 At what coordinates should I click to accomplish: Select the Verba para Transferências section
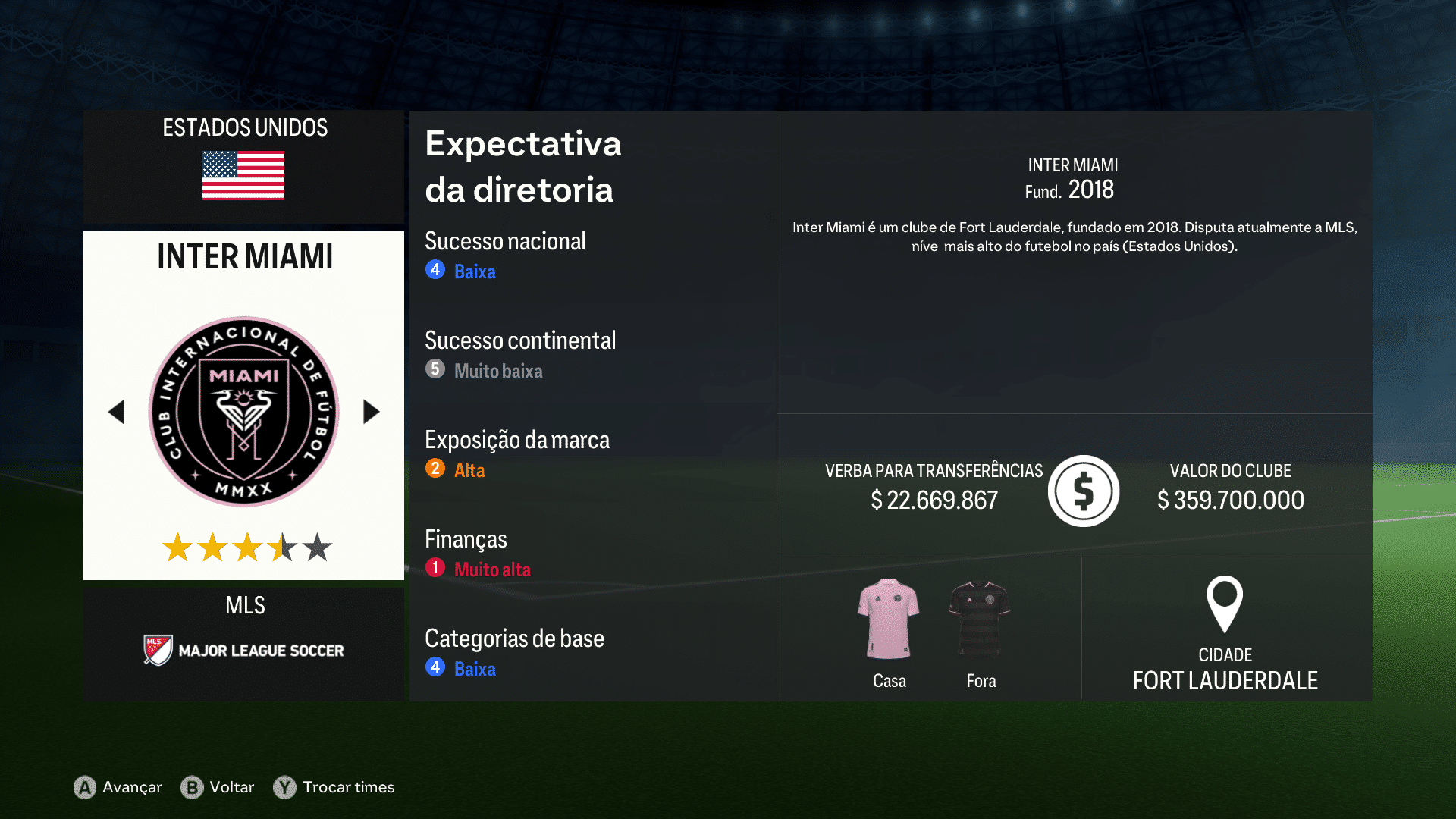(934, 485)
